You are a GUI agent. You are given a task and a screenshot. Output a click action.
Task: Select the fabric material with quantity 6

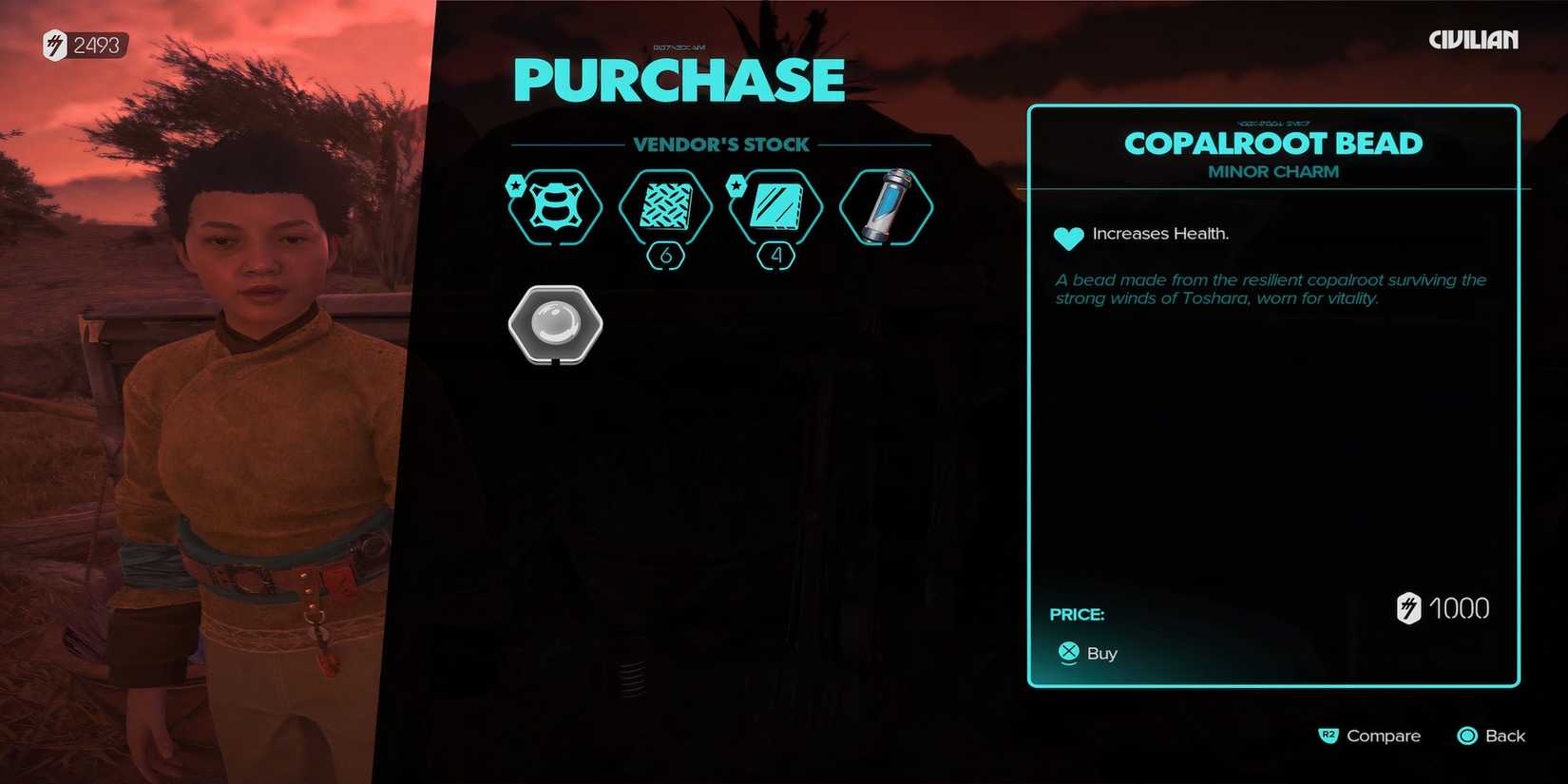tap(665, 206)
